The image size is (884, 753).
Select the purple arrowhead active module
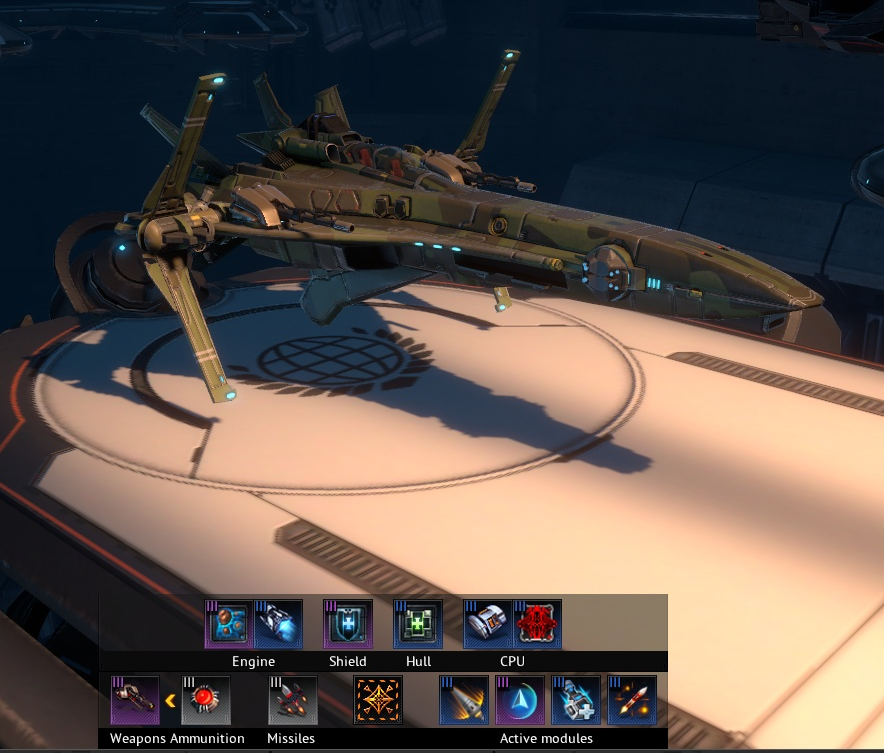coord(520,700)
